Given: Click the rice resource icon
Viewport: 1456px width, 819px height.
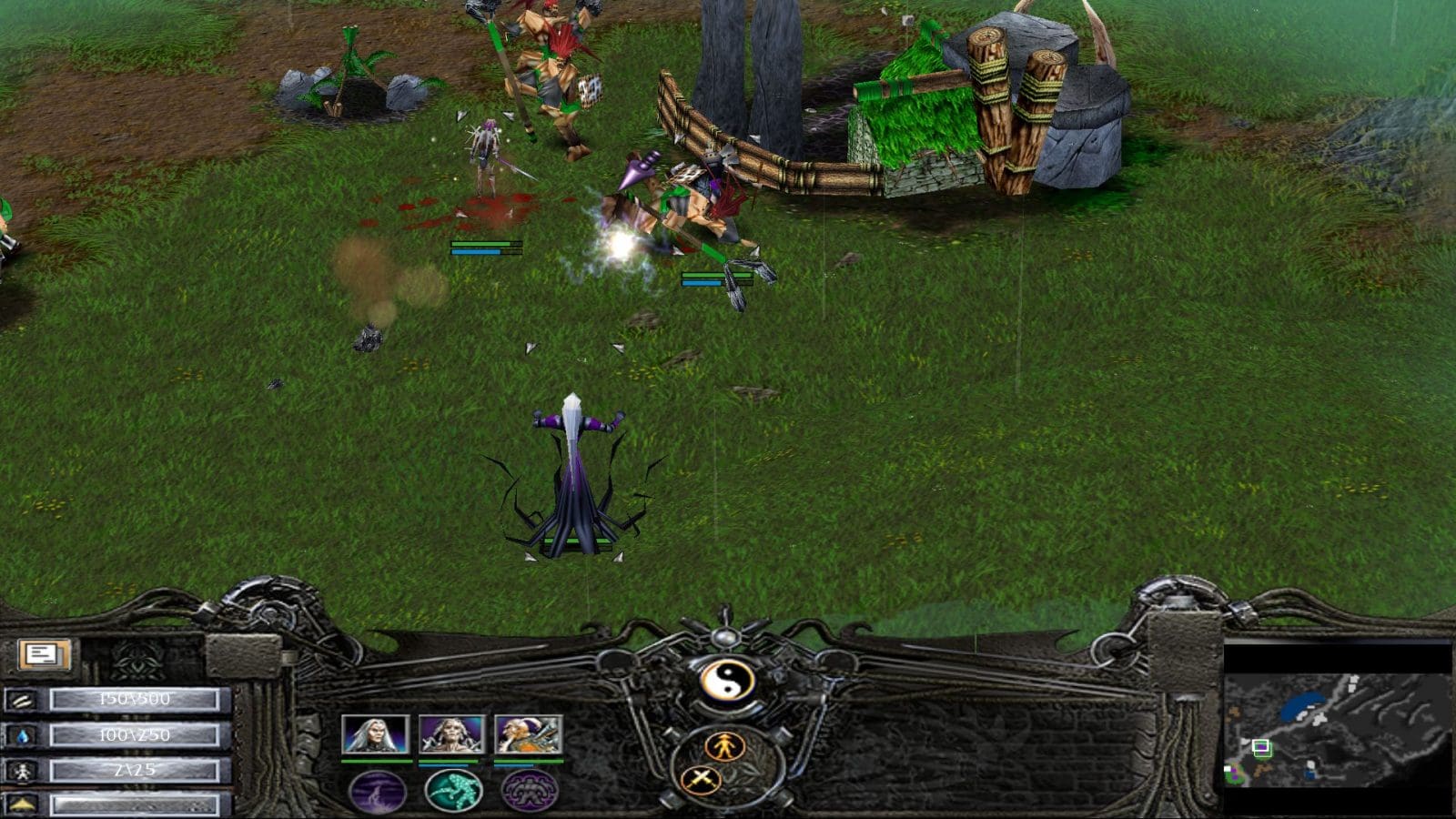Looking at the screenshot, I should pyautogui.click(x=22, y=701).
